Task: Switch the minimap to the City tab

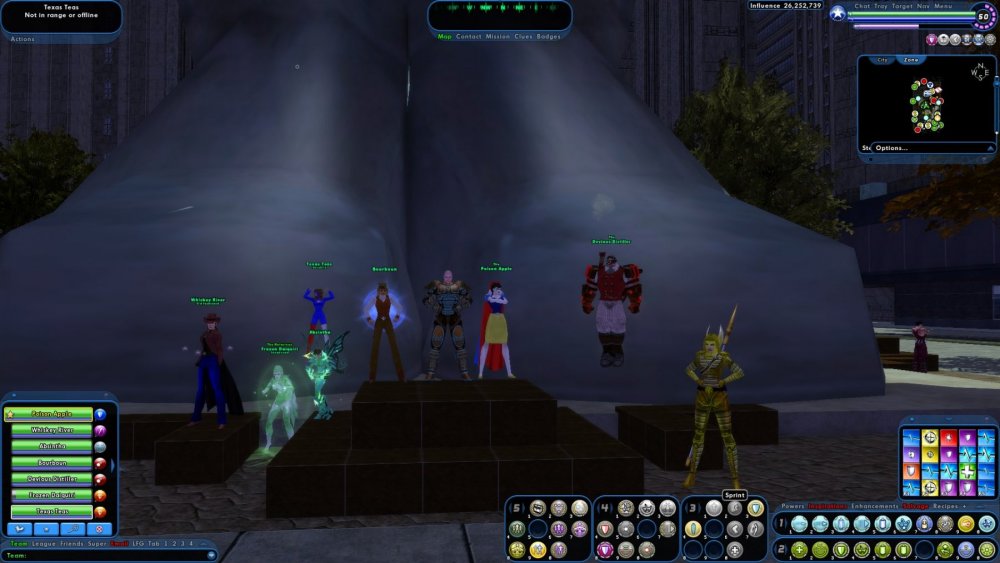Action: coord(882,60)
